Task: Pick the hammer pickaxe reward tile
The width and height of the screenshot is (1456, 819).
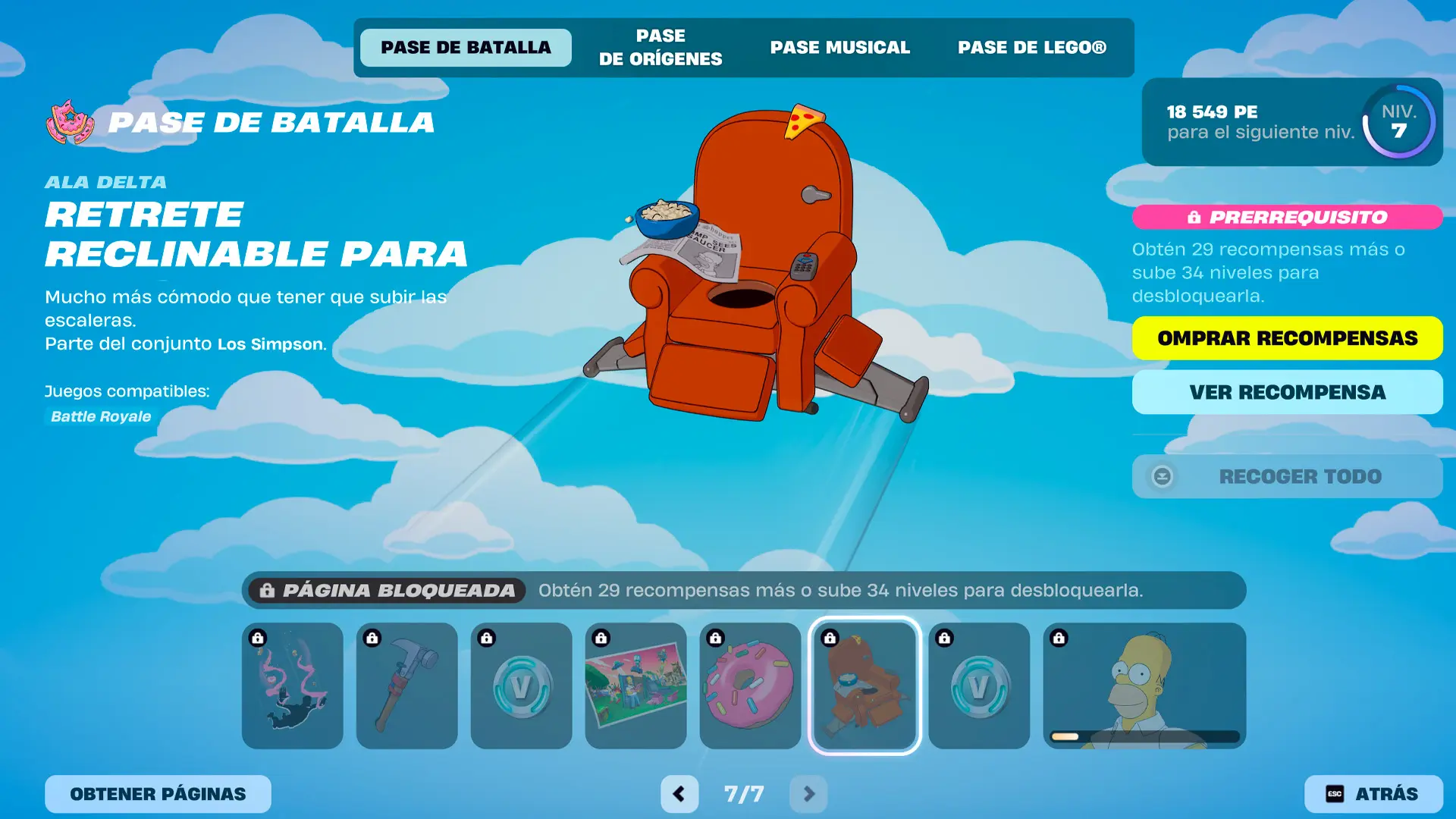Action: (x=406, y=686)
